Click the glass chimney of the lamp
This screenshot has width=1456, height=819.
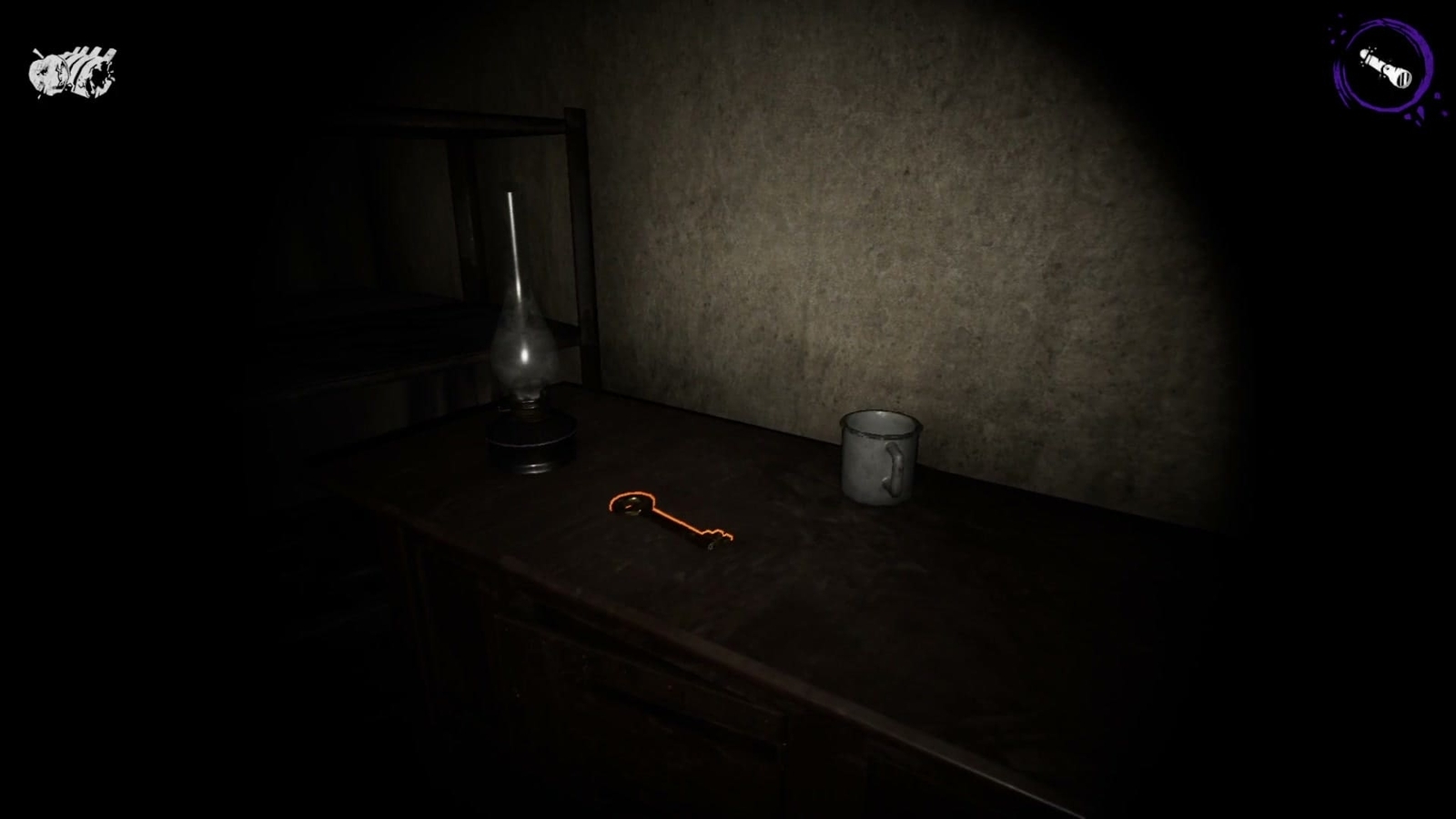pos(523,337)
